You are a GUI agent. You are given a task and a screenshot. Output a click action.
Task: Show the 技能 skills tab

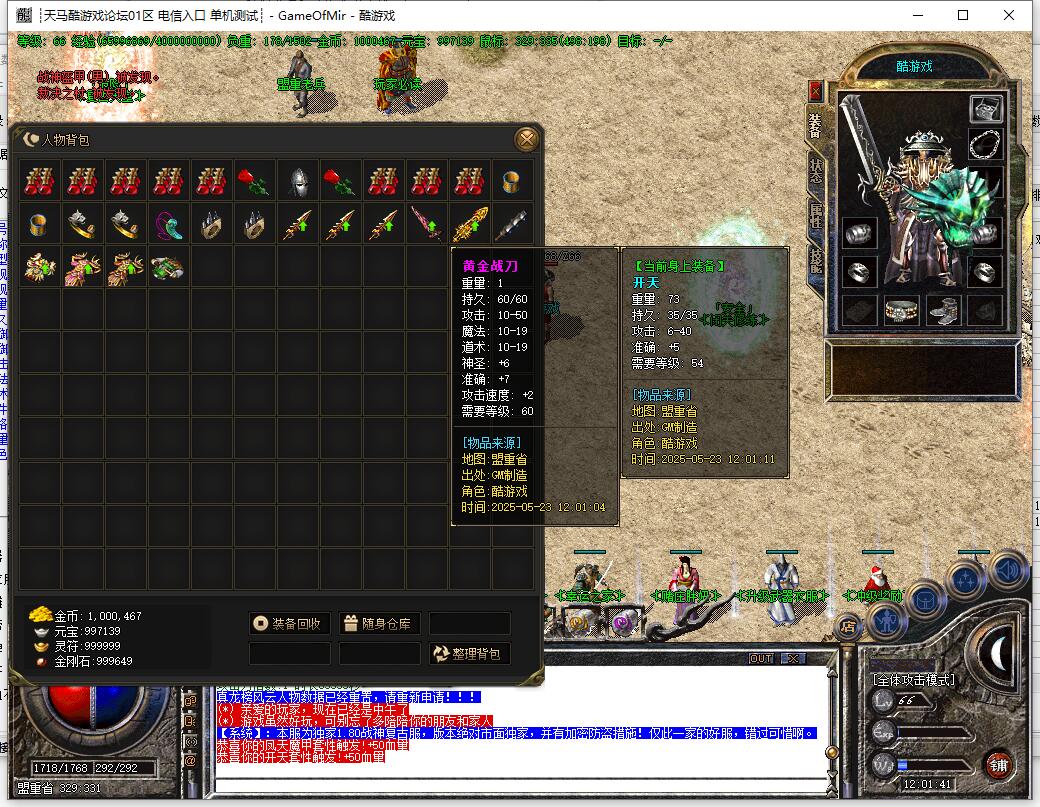tap(815, 260)
